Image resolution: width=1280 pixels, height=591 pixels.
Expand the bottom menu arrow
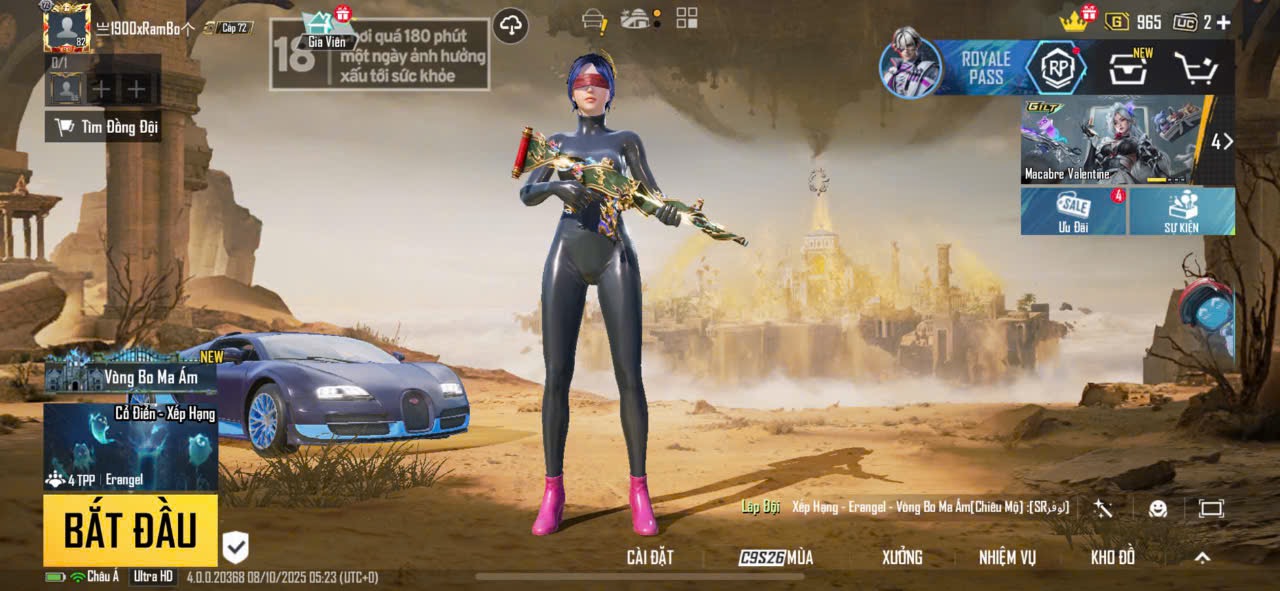point(1203,558)
